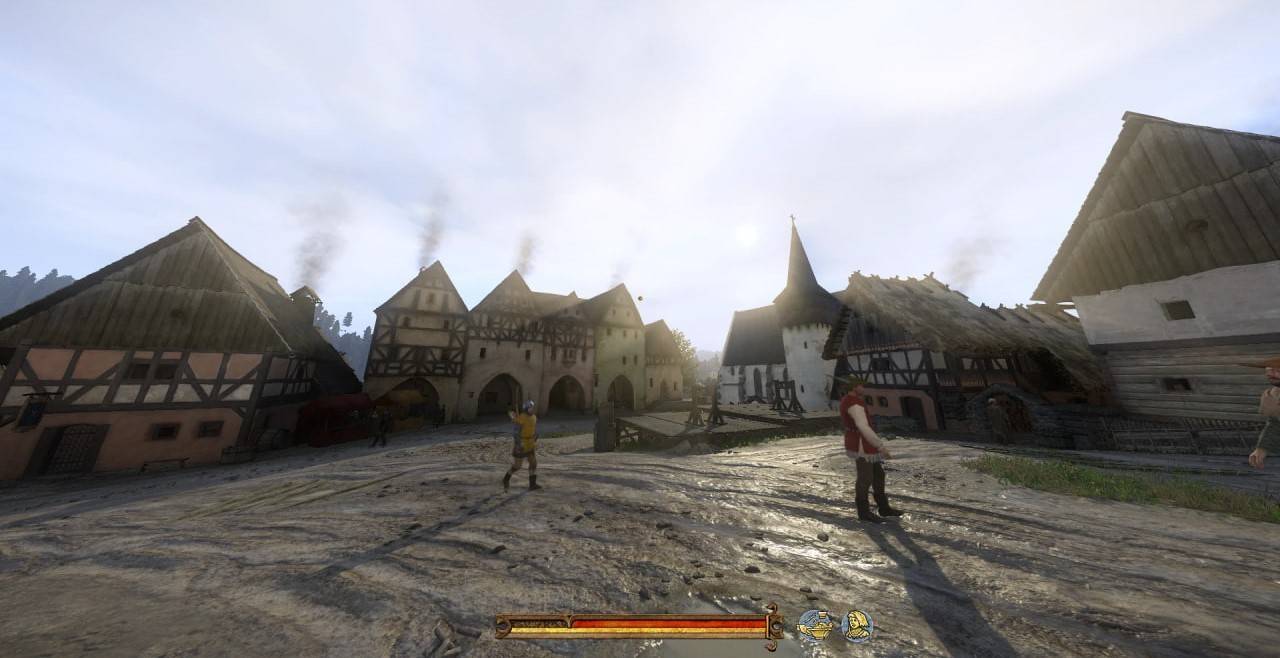Select the blonde figure portrait status icon
1280x658 pixels.
coord(857,626)
